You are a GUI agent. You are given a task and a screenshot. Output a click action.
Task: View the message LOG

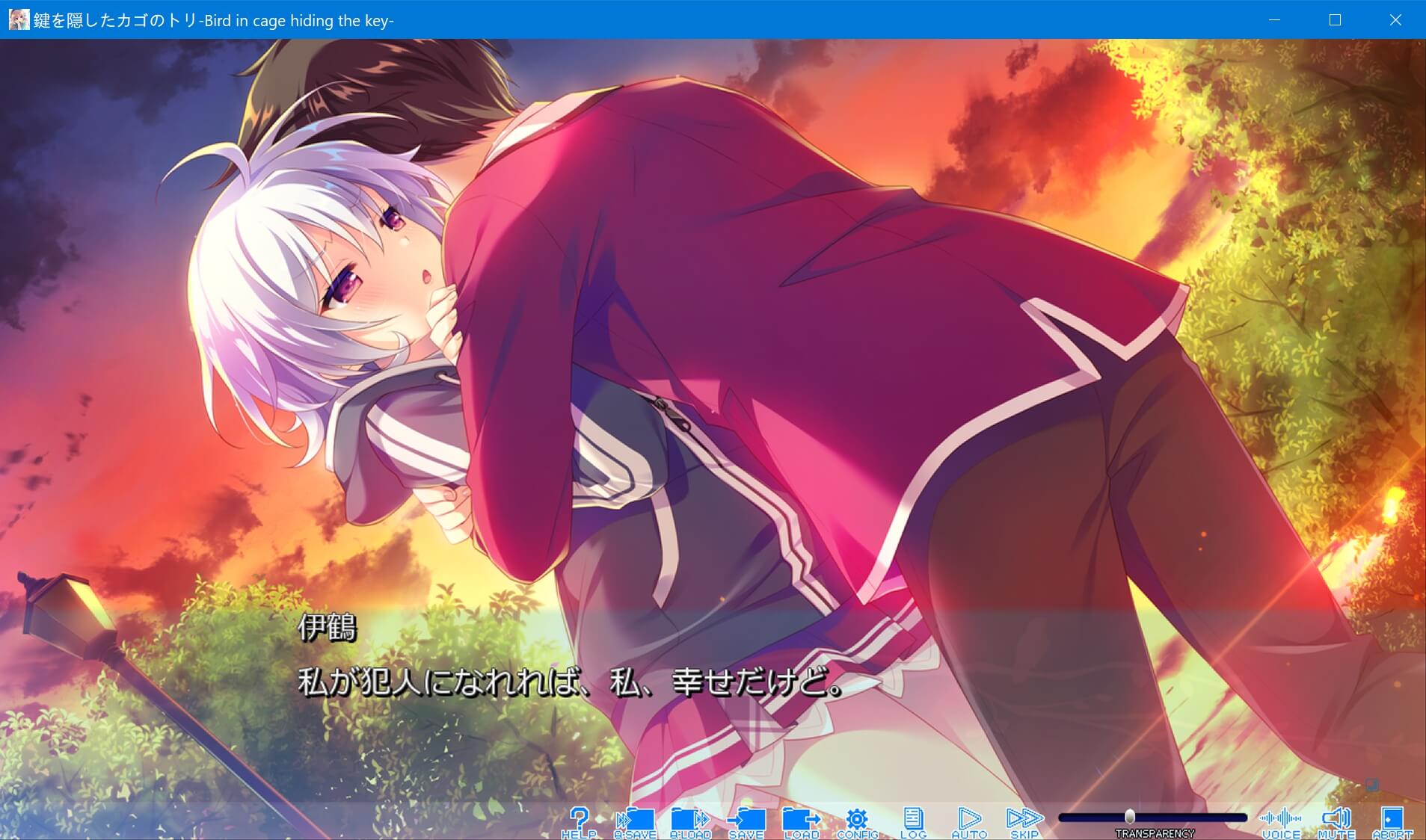click(x=914, y=818)
